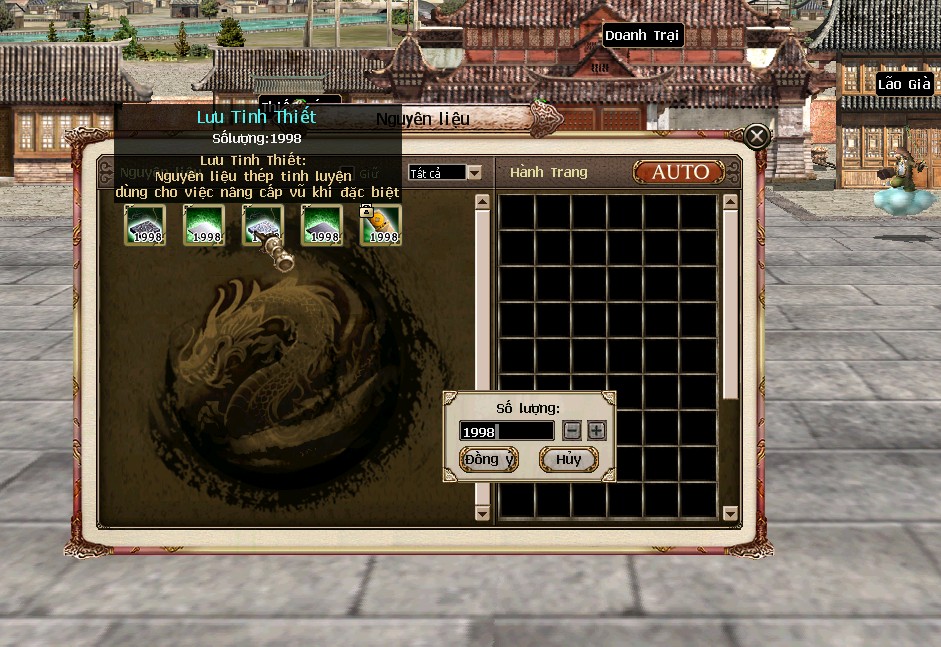
Task: Activate the red AUTO button
Action: click(x=679, y=172)
